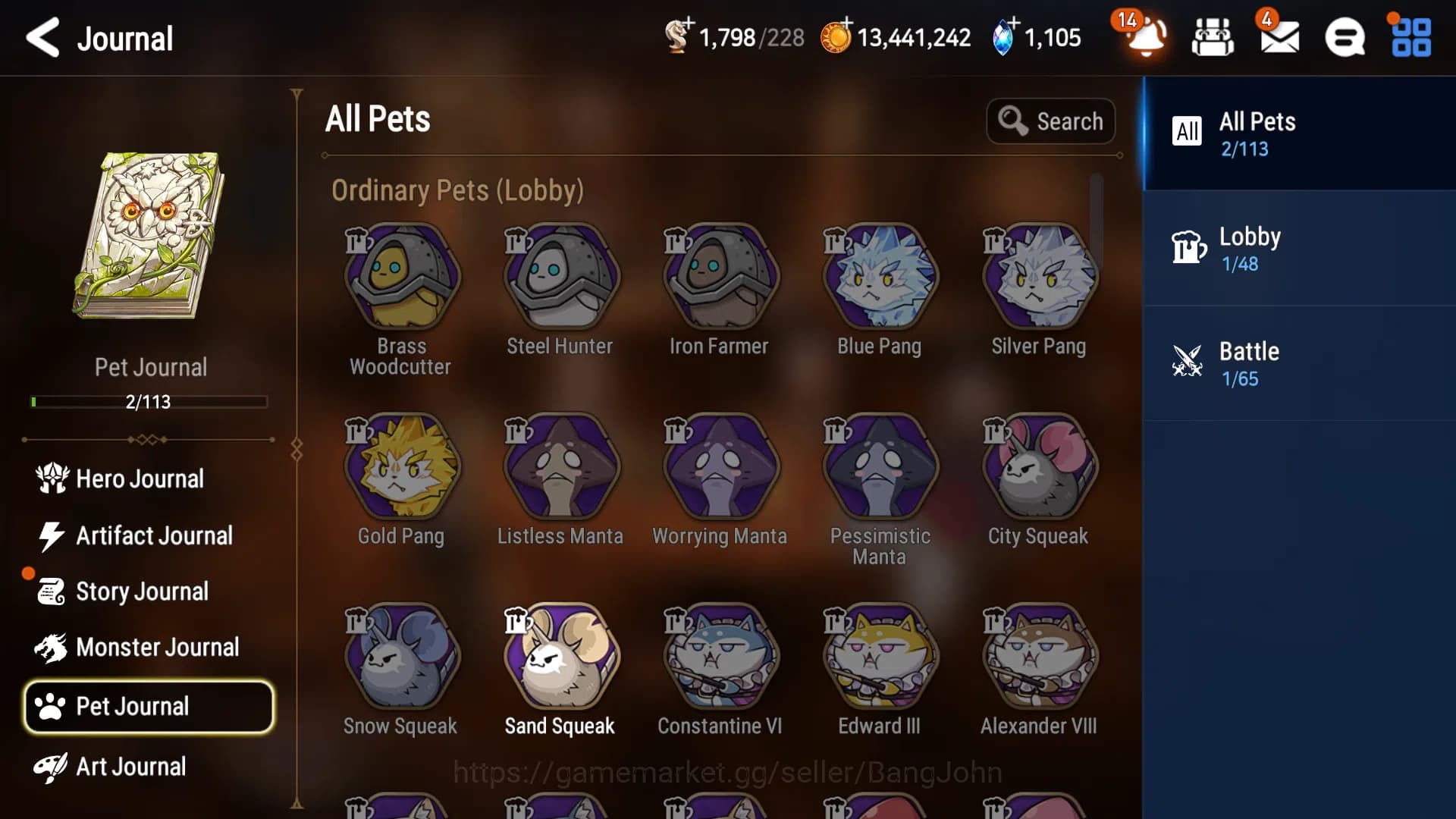The height and width of the screenshot is (819, 1456).
Task: Open the Art Journal
Action: point(129,767)
